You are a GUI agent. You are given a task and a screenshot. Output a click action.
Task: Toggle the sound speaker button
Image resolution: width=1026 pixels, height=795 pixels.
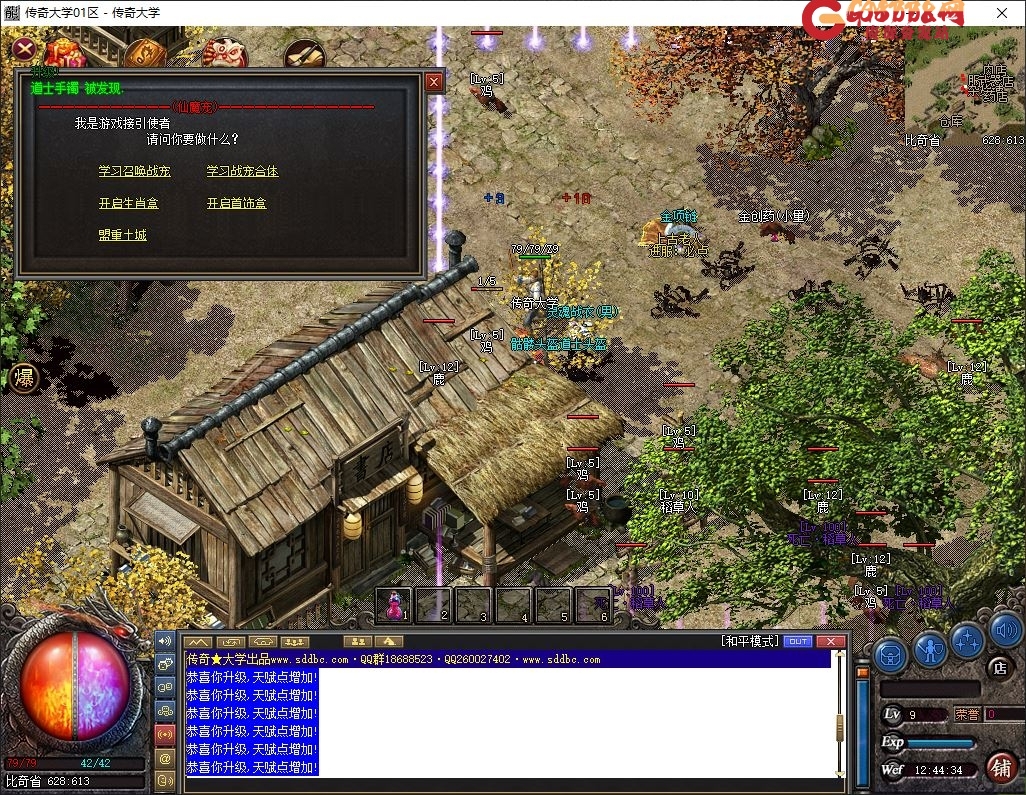pyautogui.click(x=1005, y=632)
